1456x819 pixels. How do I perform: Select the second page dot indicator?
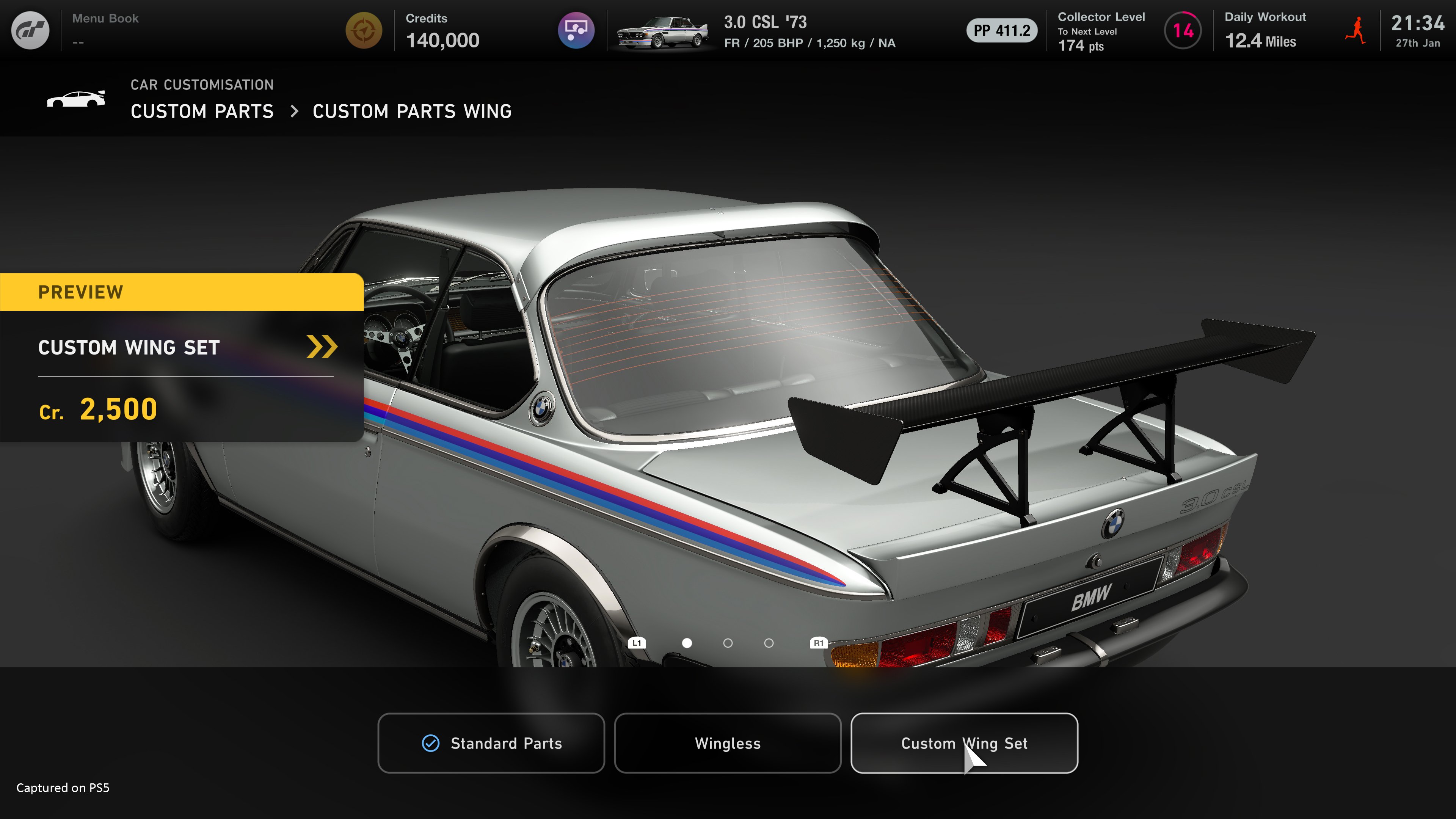click(x=728, y=643)
